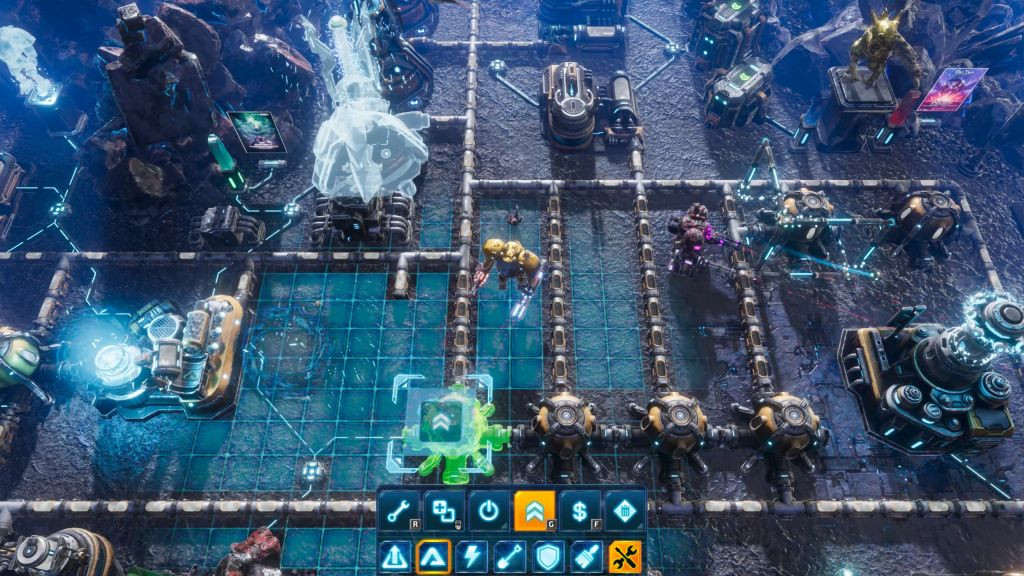This screenshot has height=576, width=1024.
Task: Open the orange-outlined triangle build category
Action: coord(433,556)
